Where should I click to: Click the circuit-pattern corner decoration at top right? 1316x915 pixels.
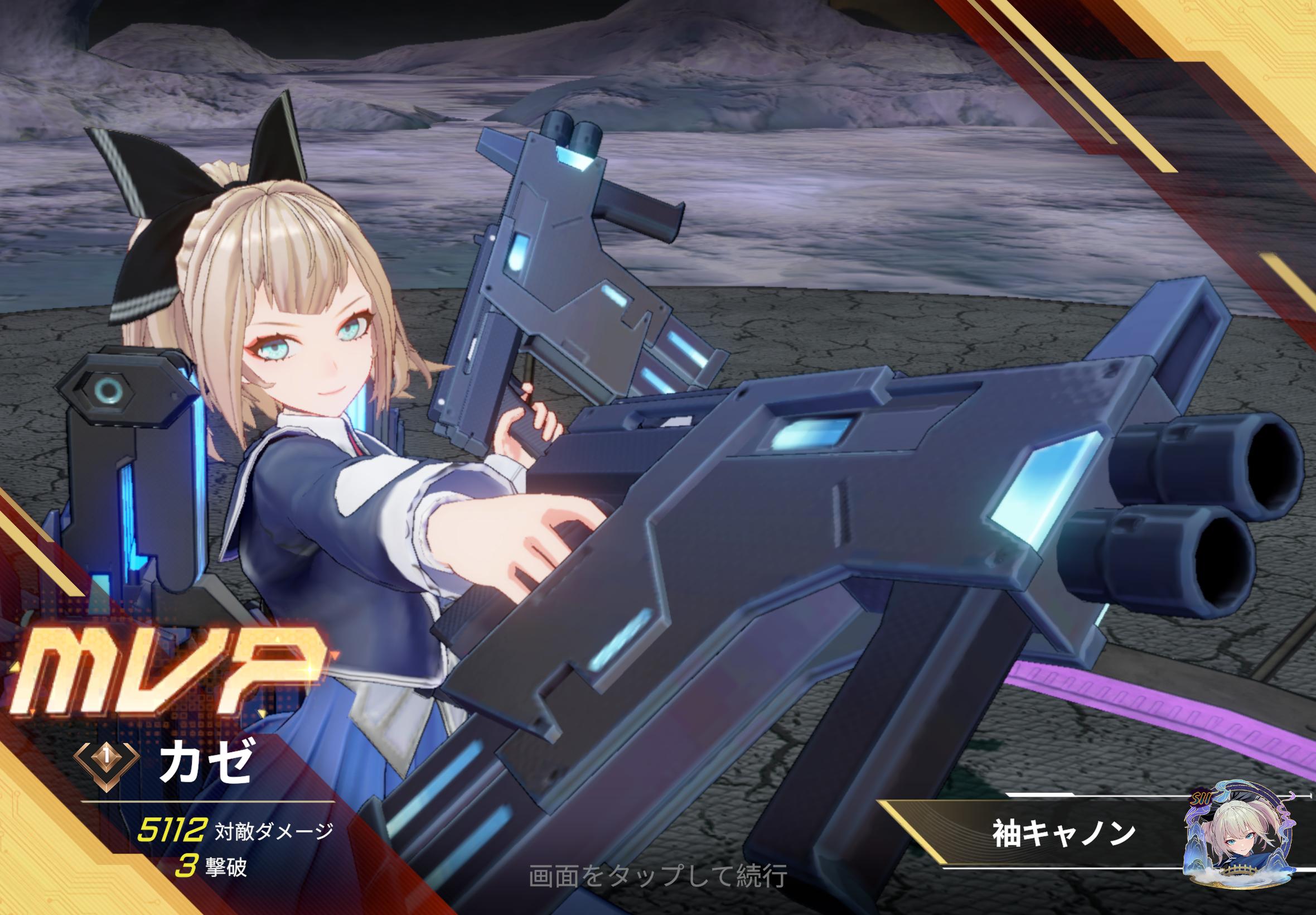1278,35
